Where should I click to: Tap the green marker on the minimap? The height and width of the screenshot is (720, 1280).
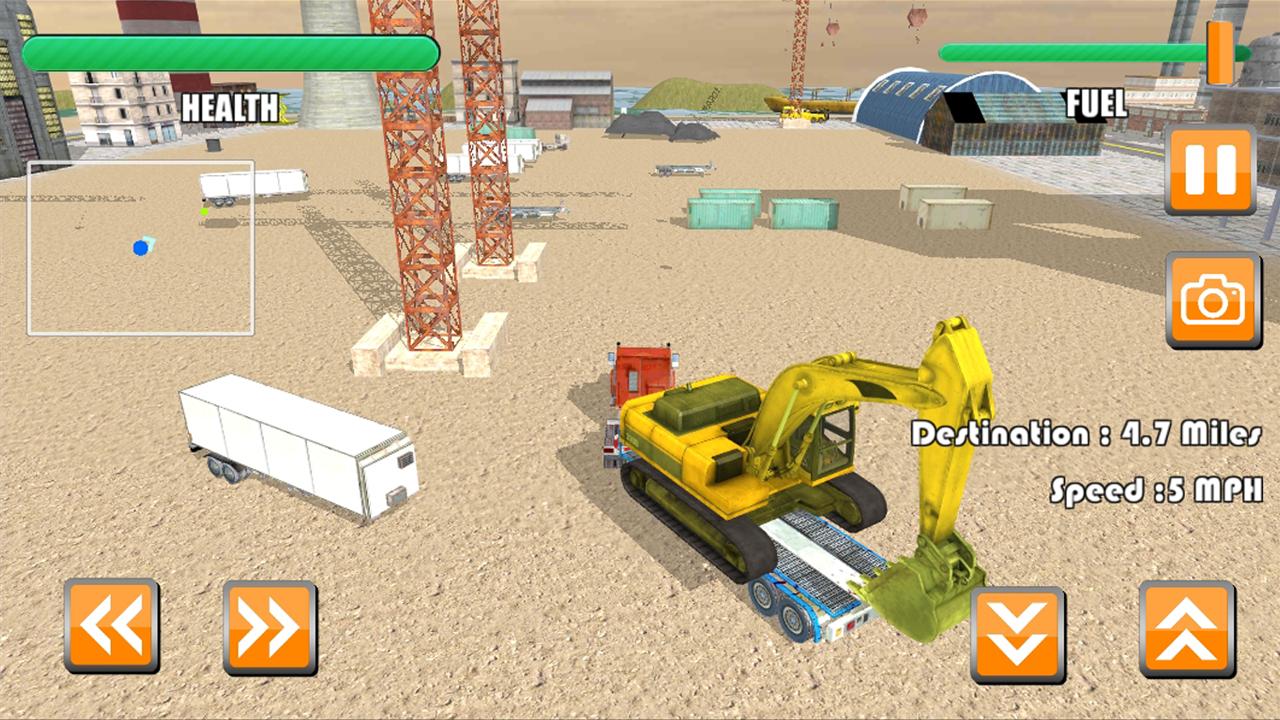pos(204,209)
